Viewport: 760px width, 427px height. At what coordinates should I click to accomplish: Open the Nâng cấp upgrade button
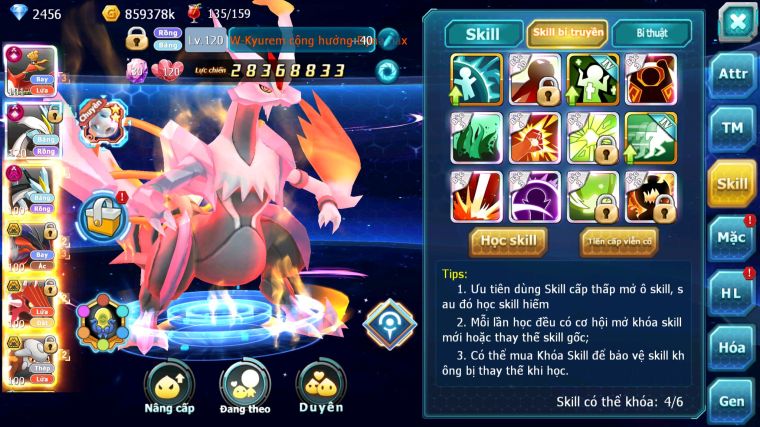169,385
